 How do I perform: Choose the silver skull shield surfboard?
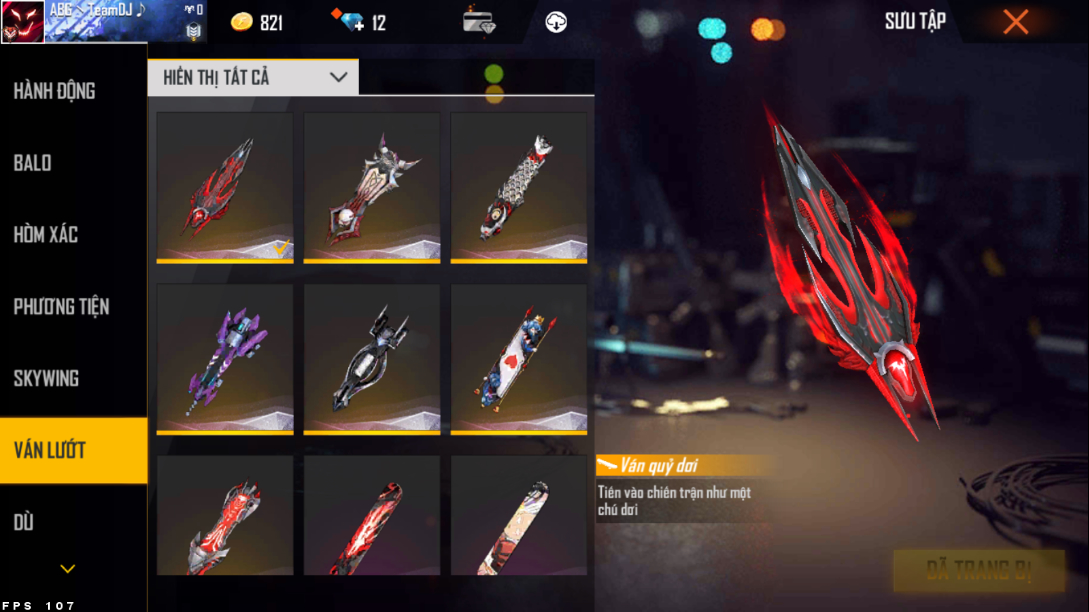pyautogui.click(x=371, y=187)
